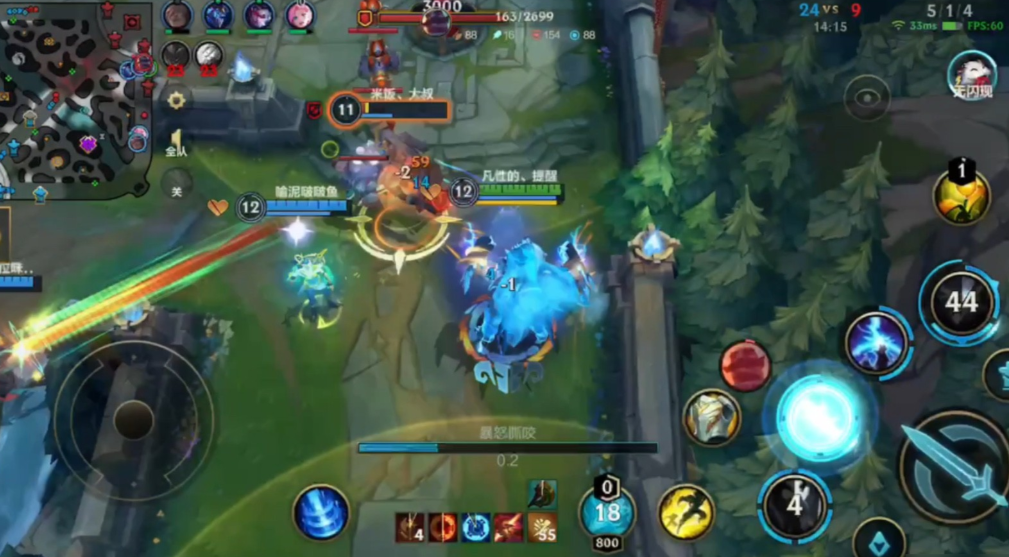Tap the 无闪现 champion portrait
The image size is (1009, 557).
coord(971,75)
